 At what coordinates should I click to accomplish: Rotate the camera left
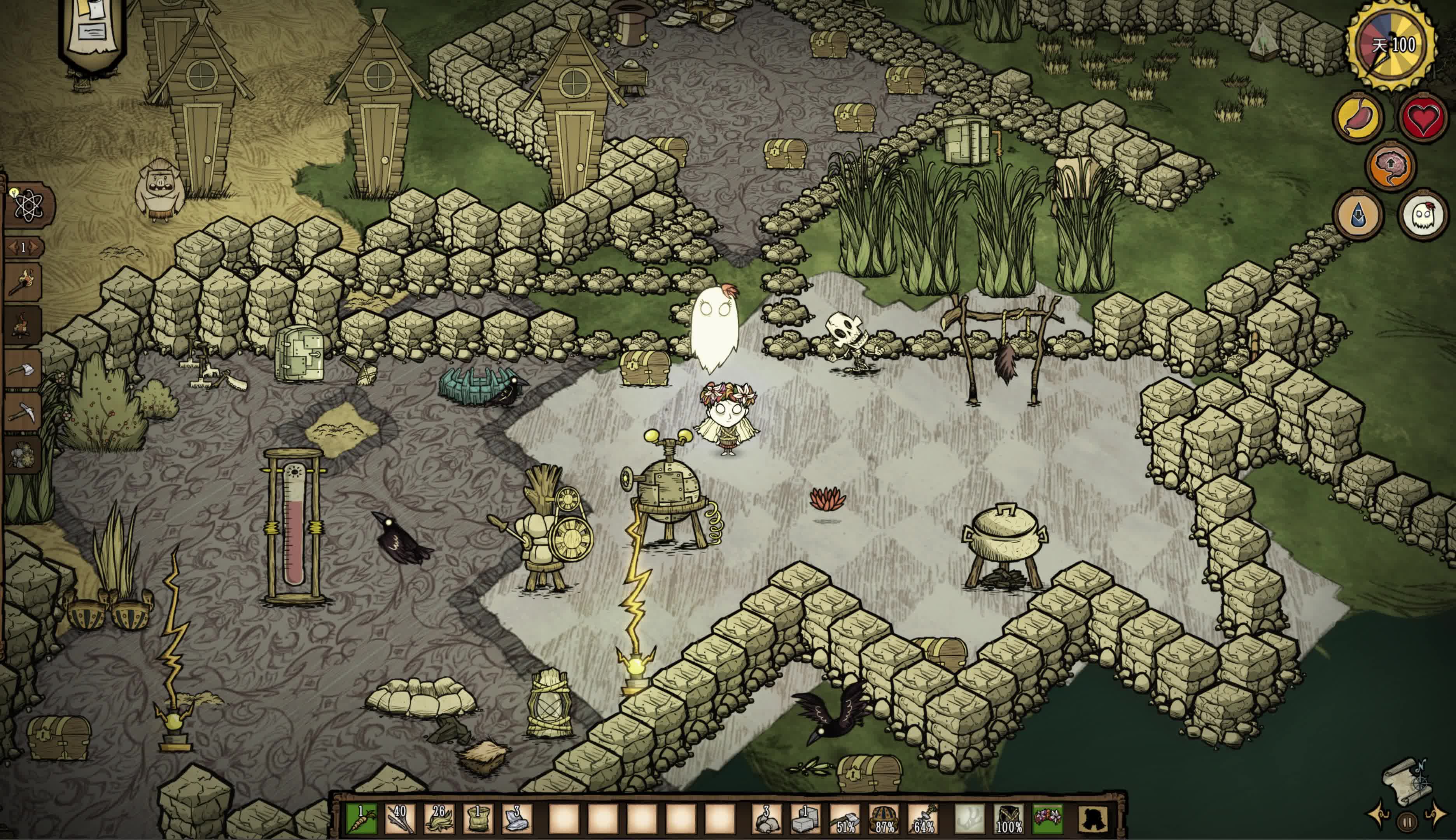[1381, 814]
